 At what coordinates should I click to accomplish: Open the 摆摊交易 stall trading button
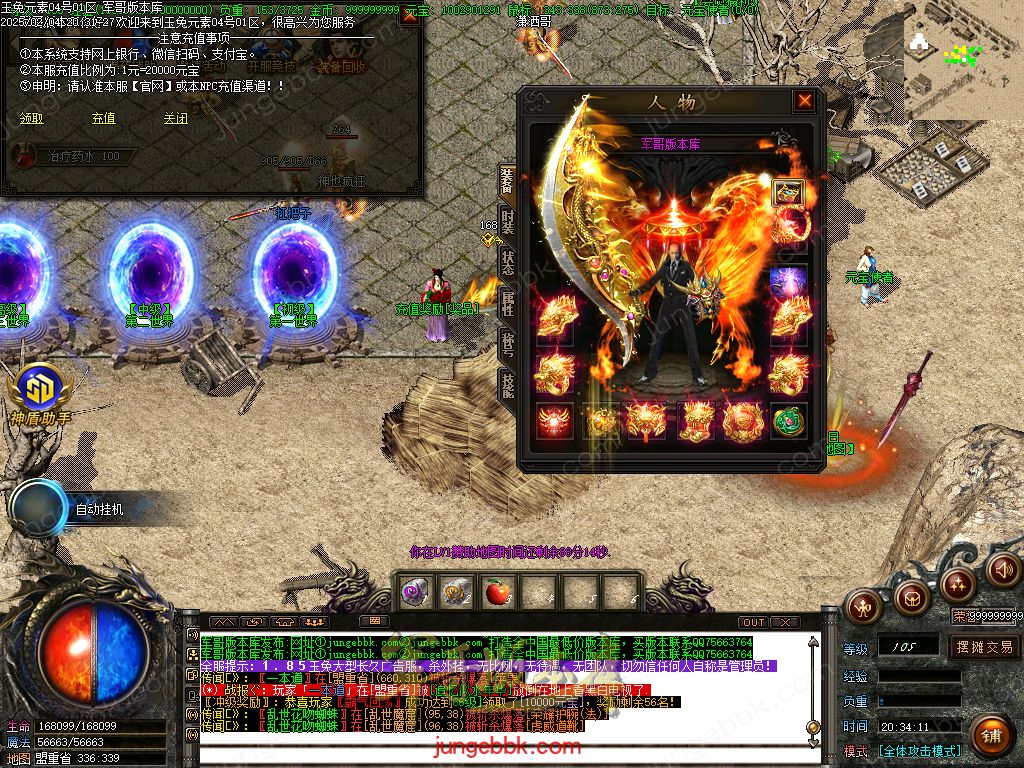[984, 646]
